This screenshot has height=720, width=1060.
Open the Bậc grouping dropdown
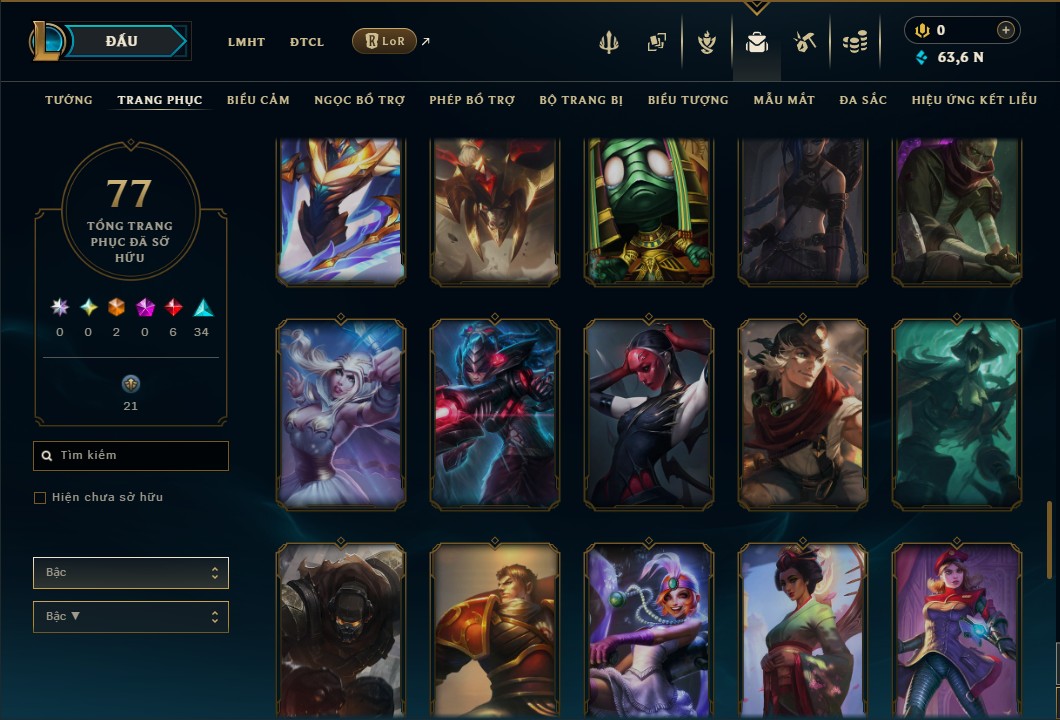coord(131,573)
